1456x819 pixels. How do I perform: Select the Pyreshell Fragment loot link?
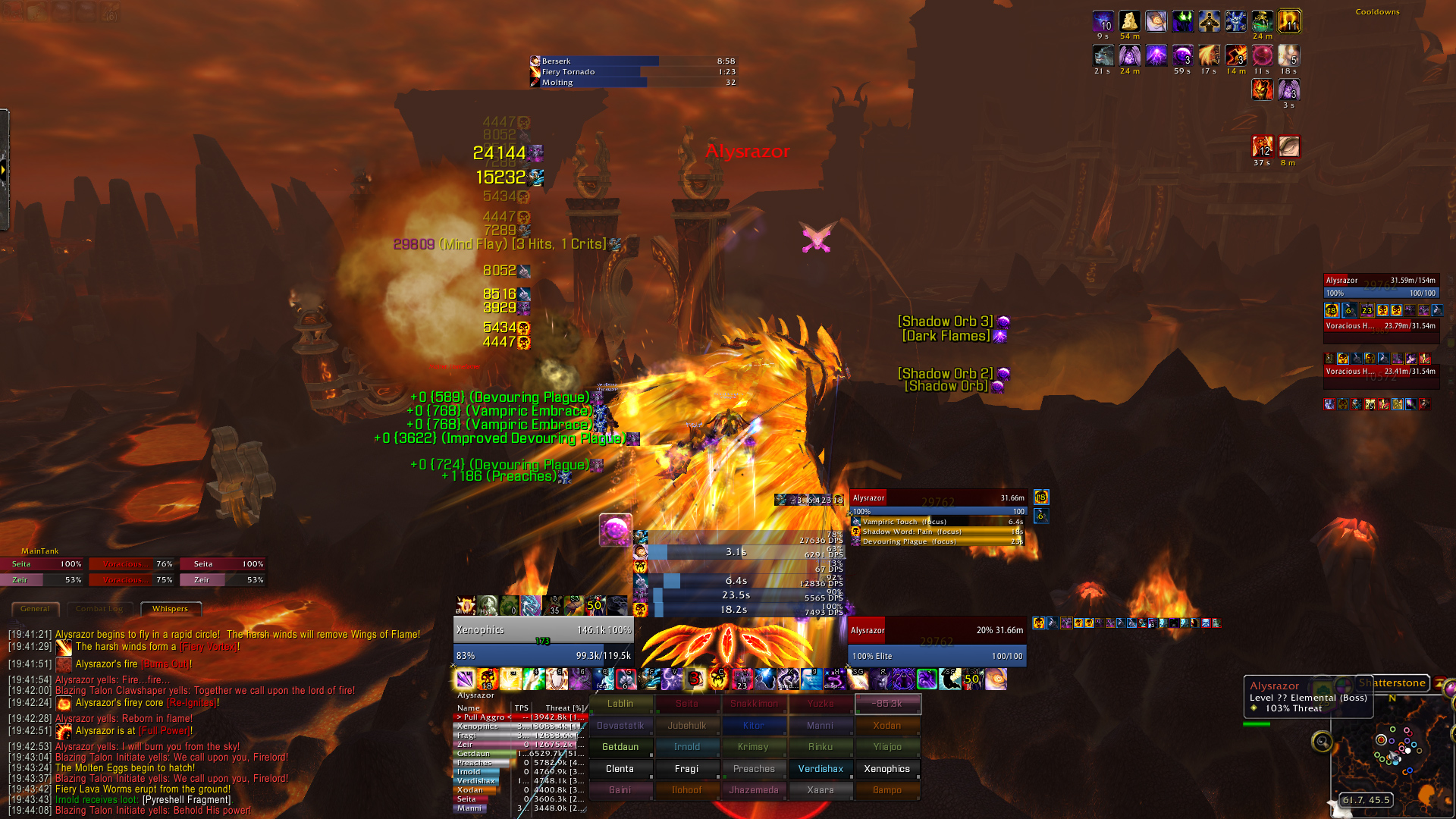click(187, 800)
